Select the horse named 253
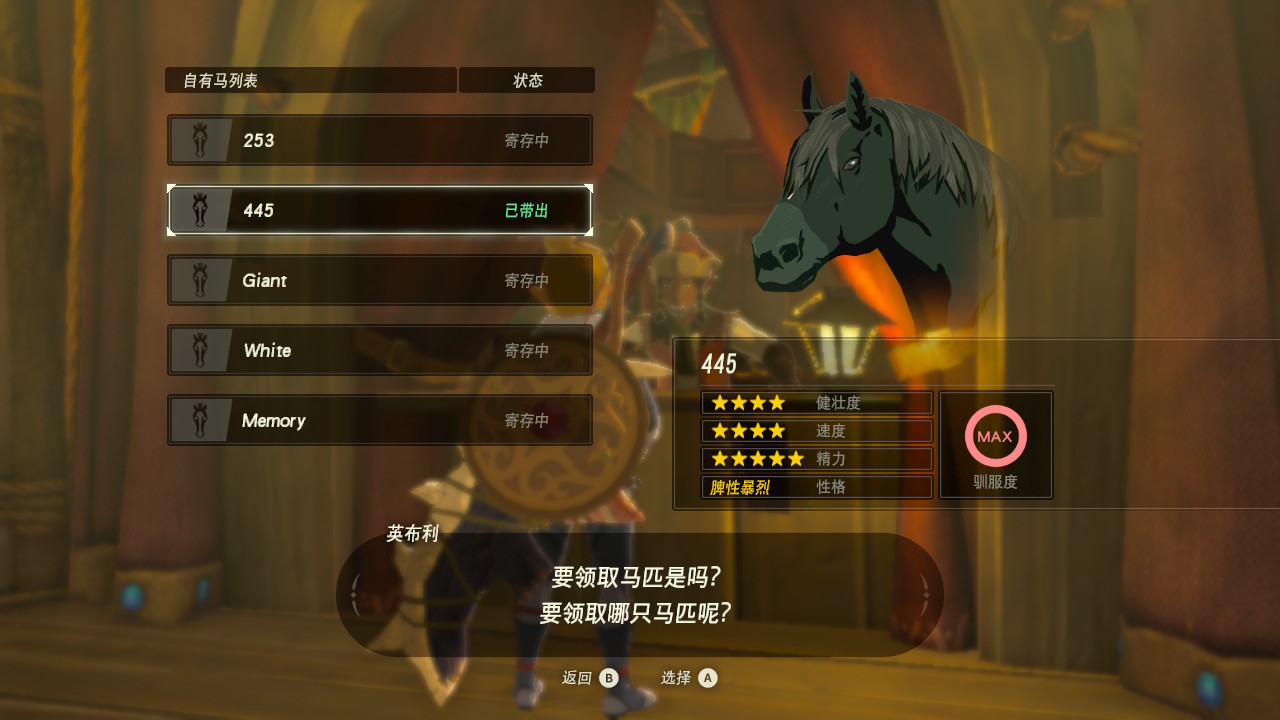The width and height of the screenshot is (1280, 720). click(380, 140)
